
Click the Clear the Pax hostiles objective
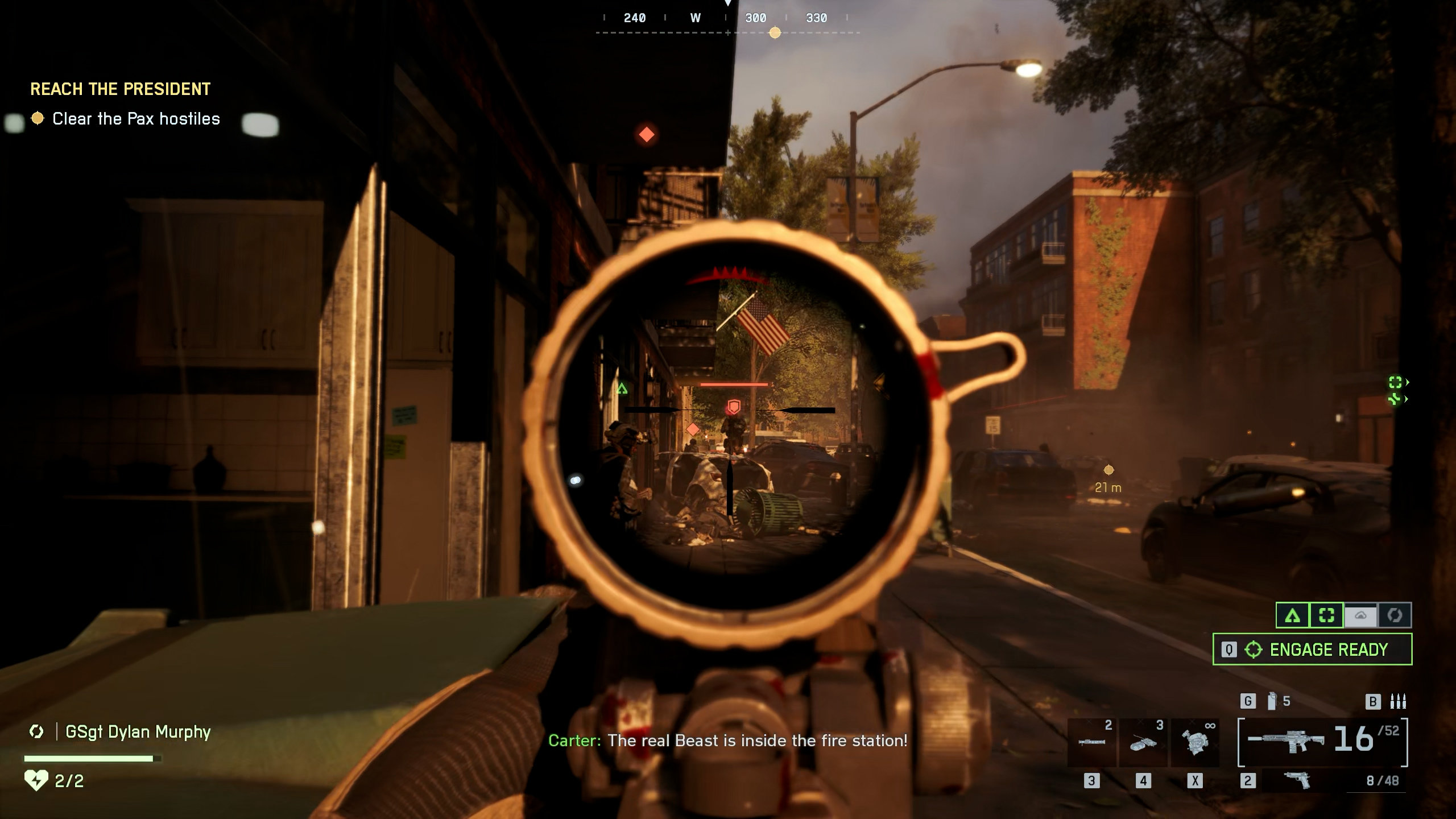point(135,119)
